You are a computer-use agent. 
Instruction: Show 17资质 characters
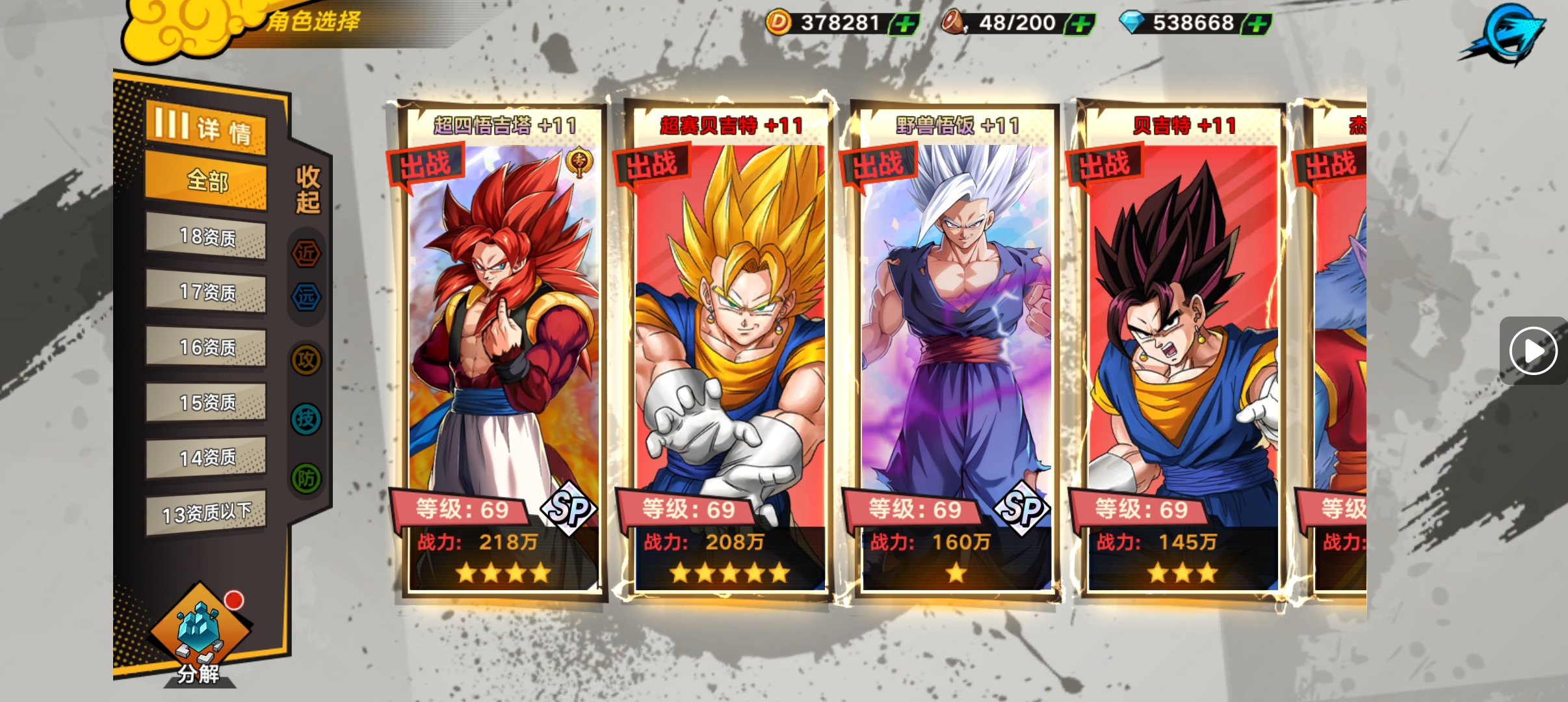point(206,292)
